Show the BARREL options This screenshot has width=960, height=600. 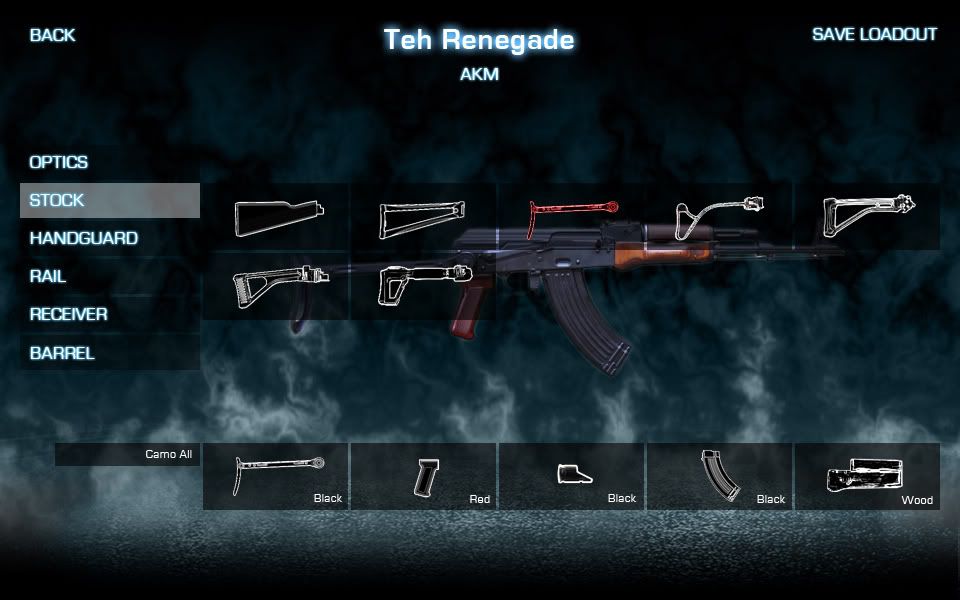tap(62, 353)
